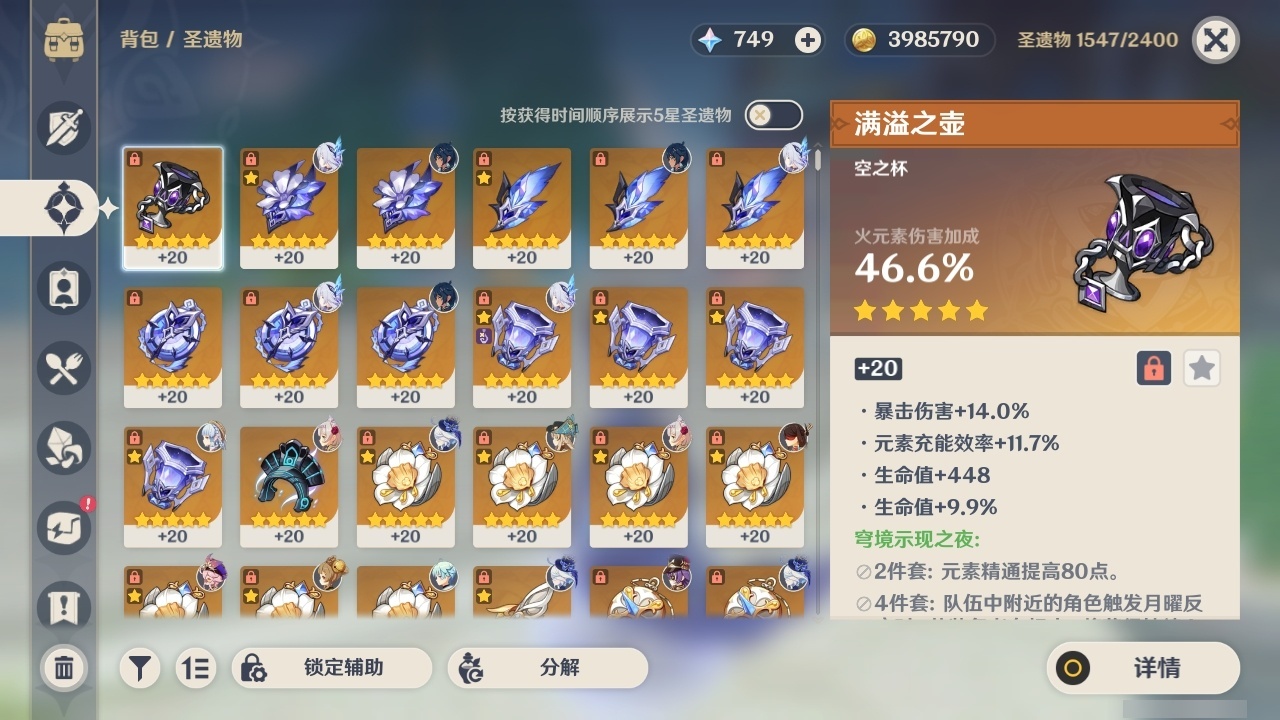Image resolution: width=1280 pixels, height=720 pixels.
Task: Open the sorting order options
Action: pos(196,668)
